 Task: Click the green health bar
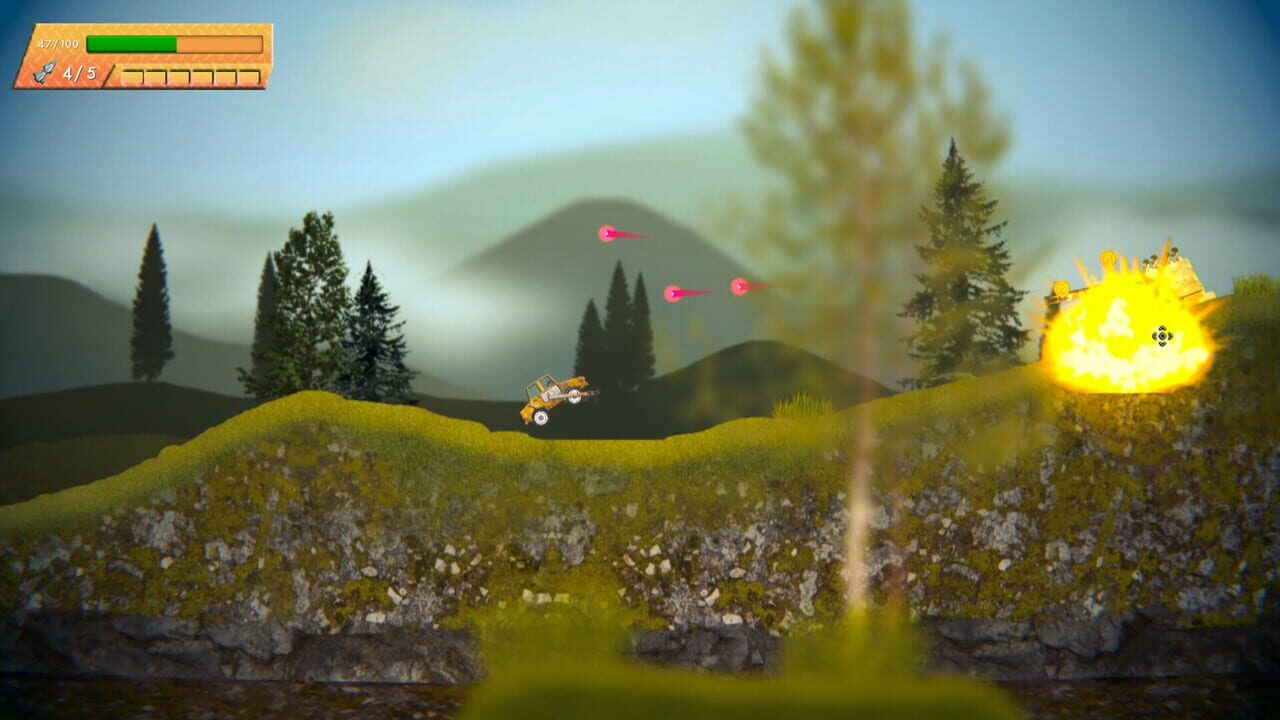tap(132, 43)
